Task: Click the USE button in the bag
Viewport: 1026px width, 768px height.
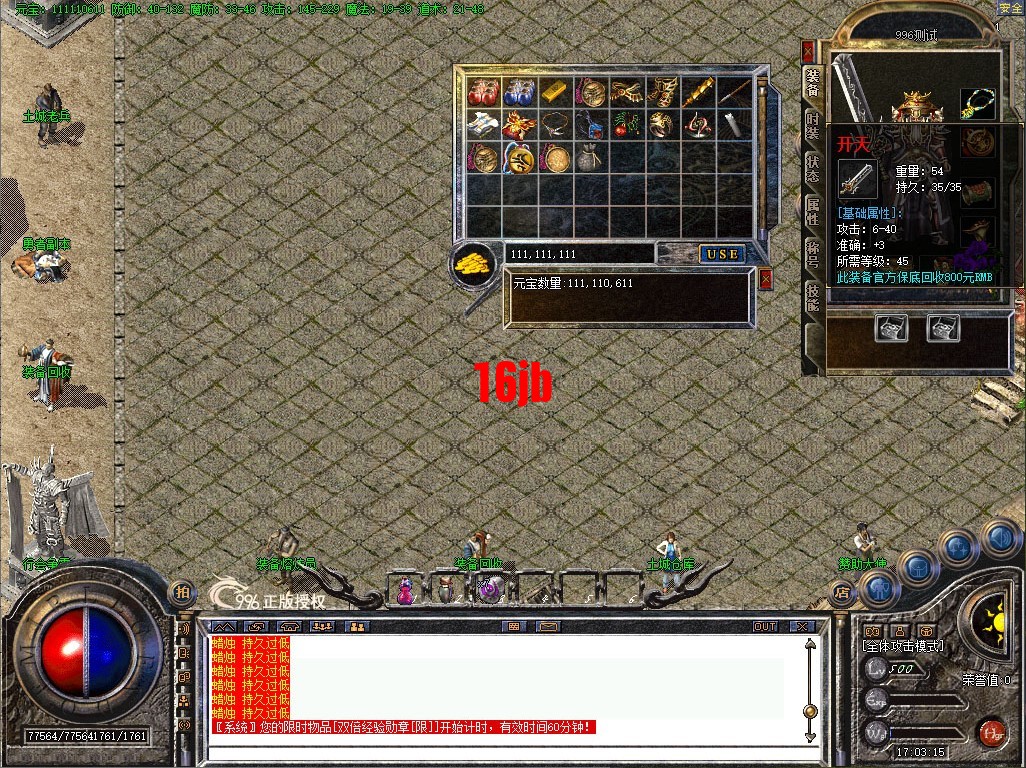Action: pyautogui.click(x=721, y=254)
